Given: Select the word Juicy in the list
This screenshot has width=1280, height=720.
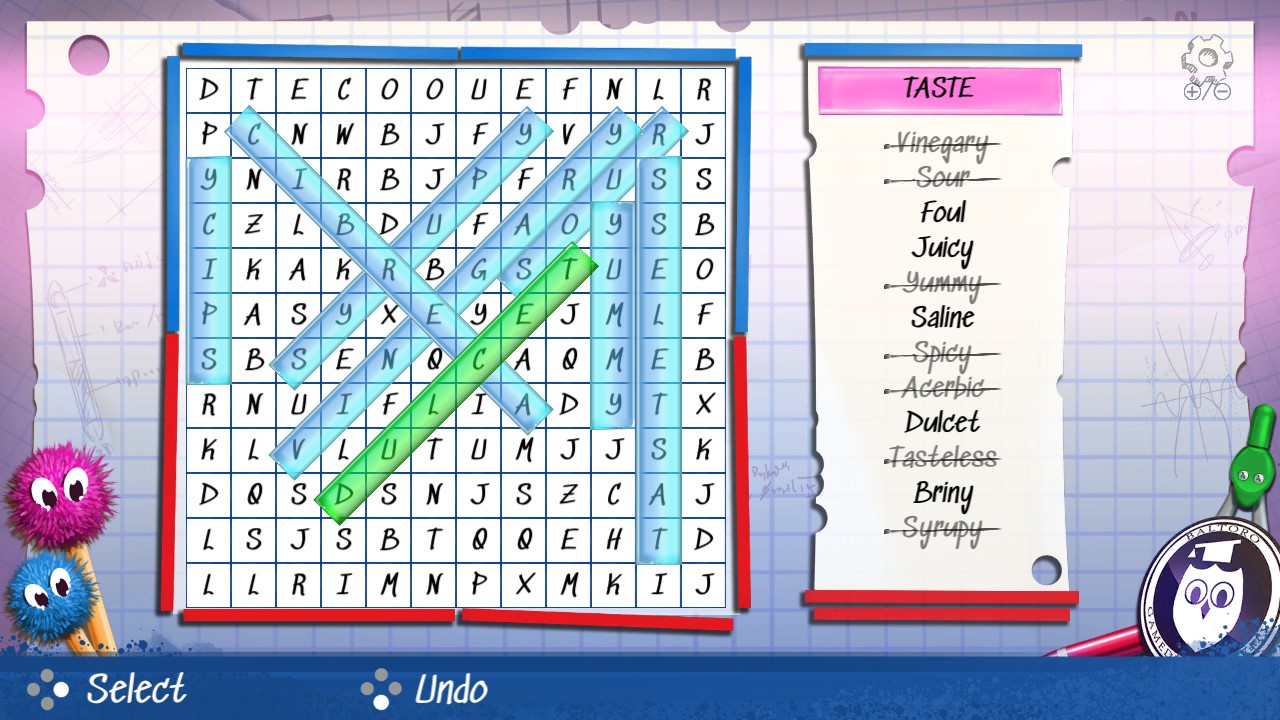Looking at the screenshot, I should (943, 247).
